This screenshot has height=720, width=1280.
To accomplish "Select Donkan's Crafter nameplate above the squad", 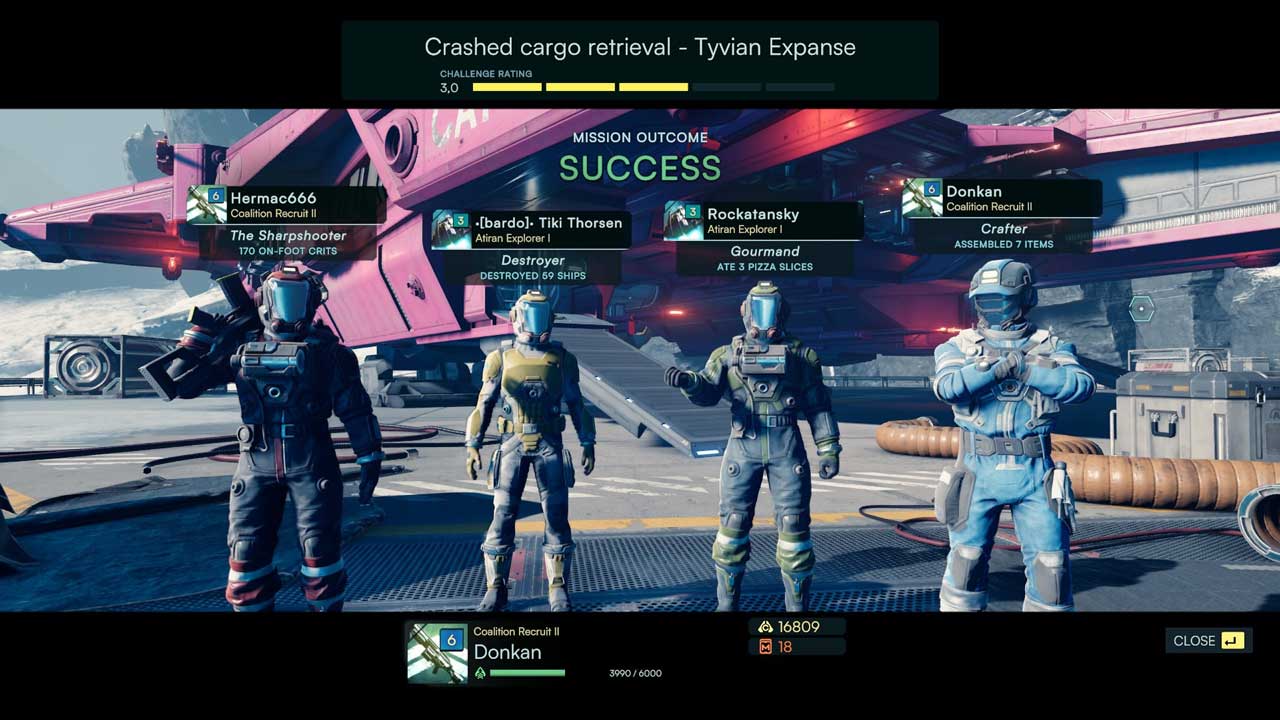I will (x=1002, y=198).
